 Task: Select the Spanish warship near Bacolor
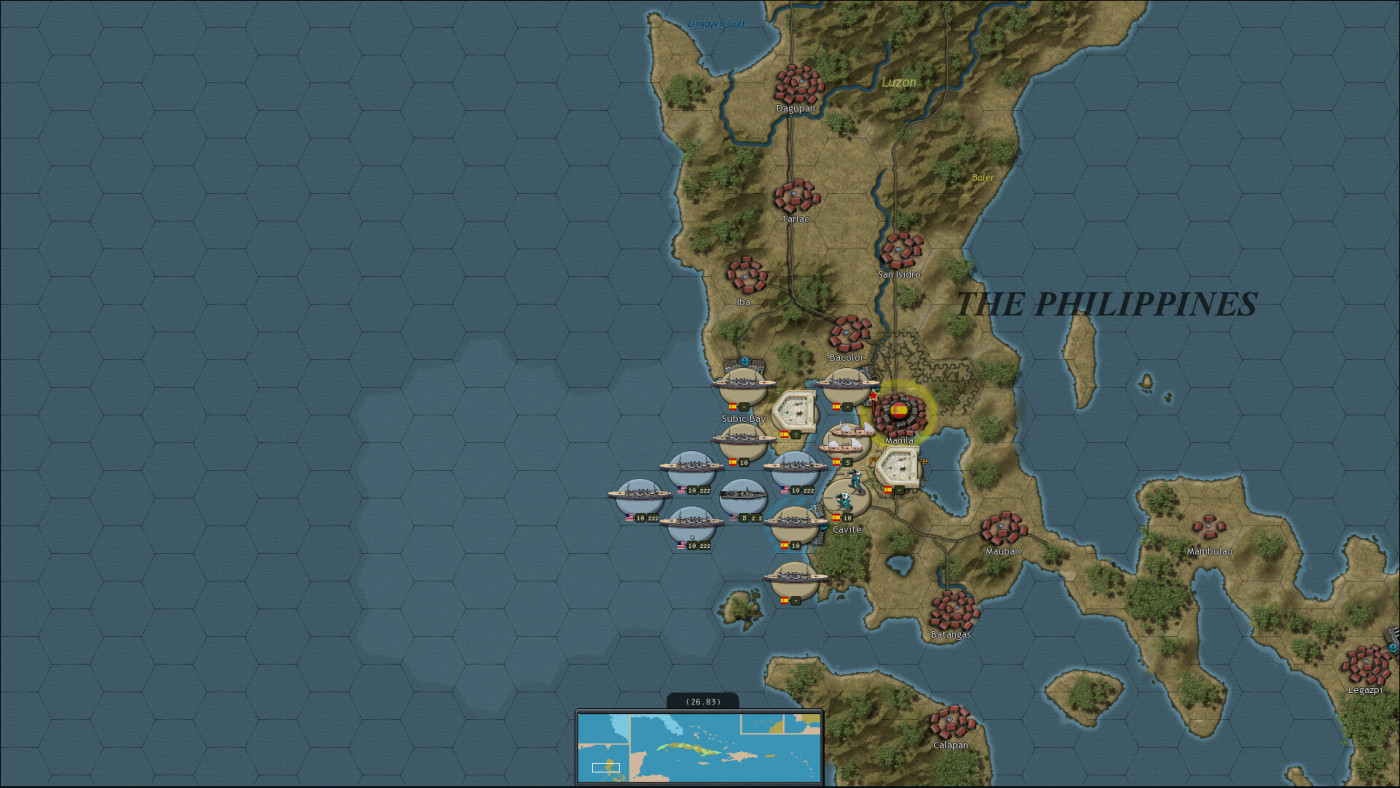coord(847,383)
